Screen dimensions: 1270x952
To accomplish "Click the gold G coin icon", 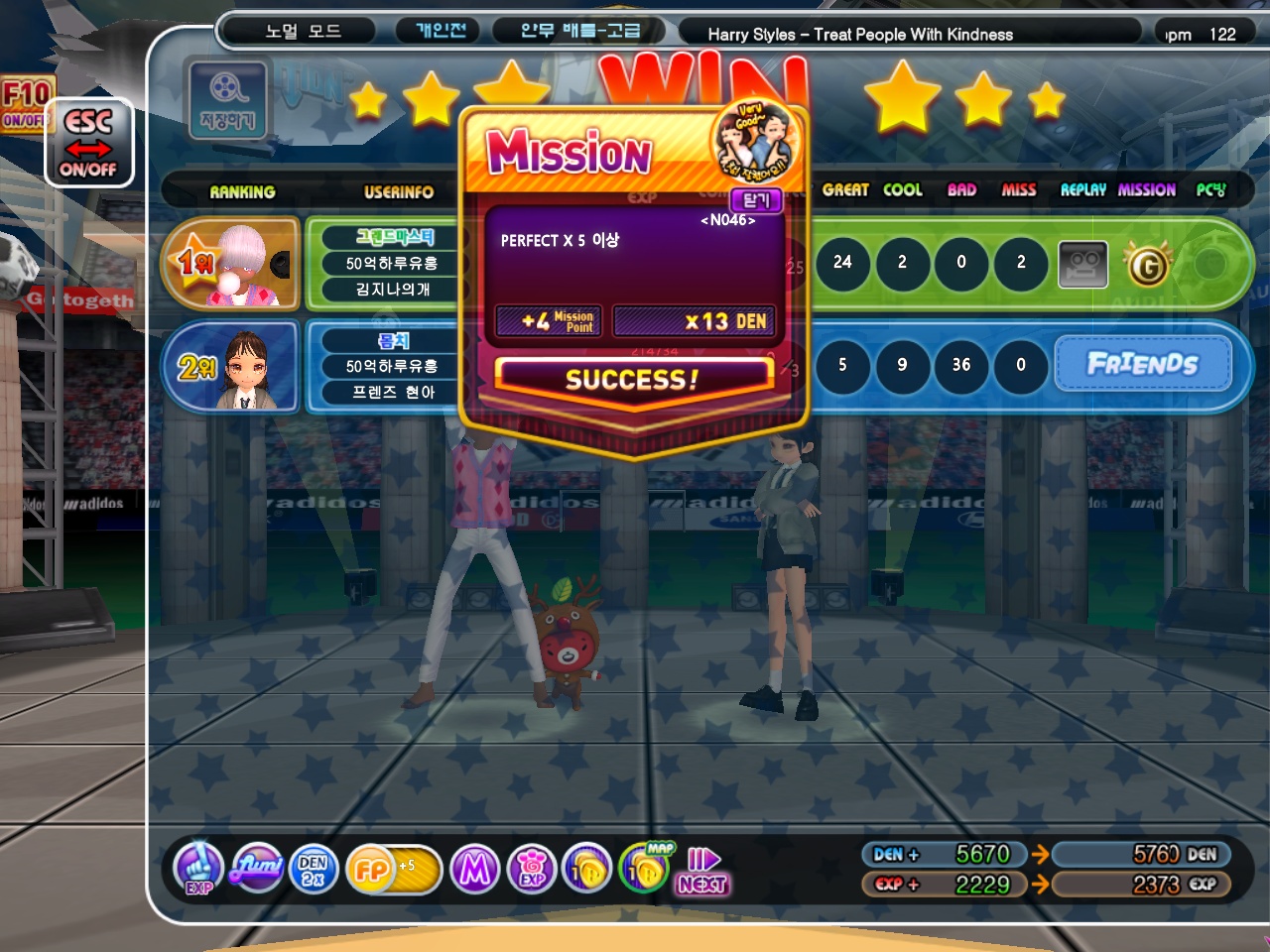I will (1147, 265).
